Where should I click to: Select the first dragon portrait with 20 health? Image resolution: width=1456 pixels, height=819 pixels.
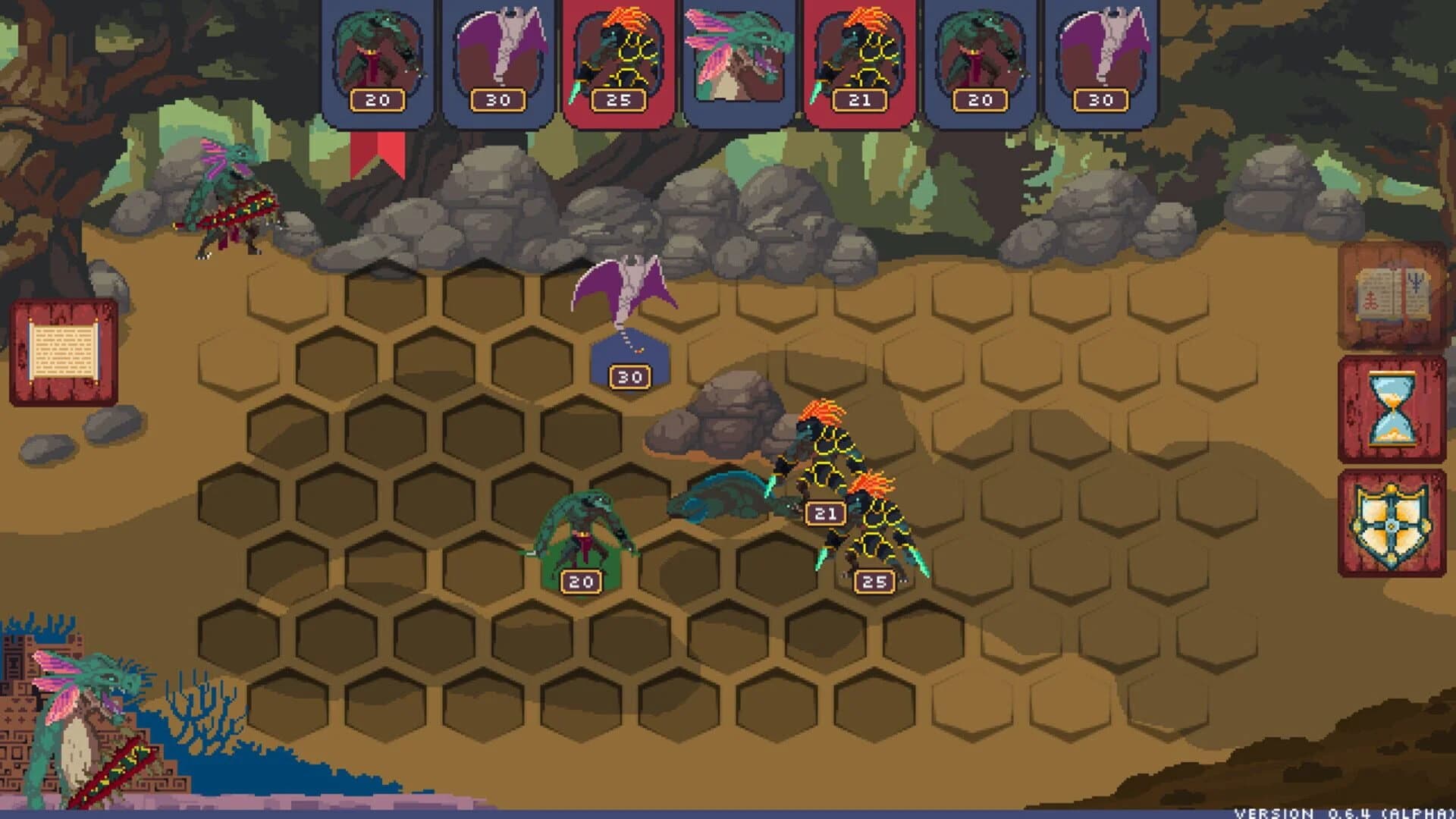click(377, 53)
